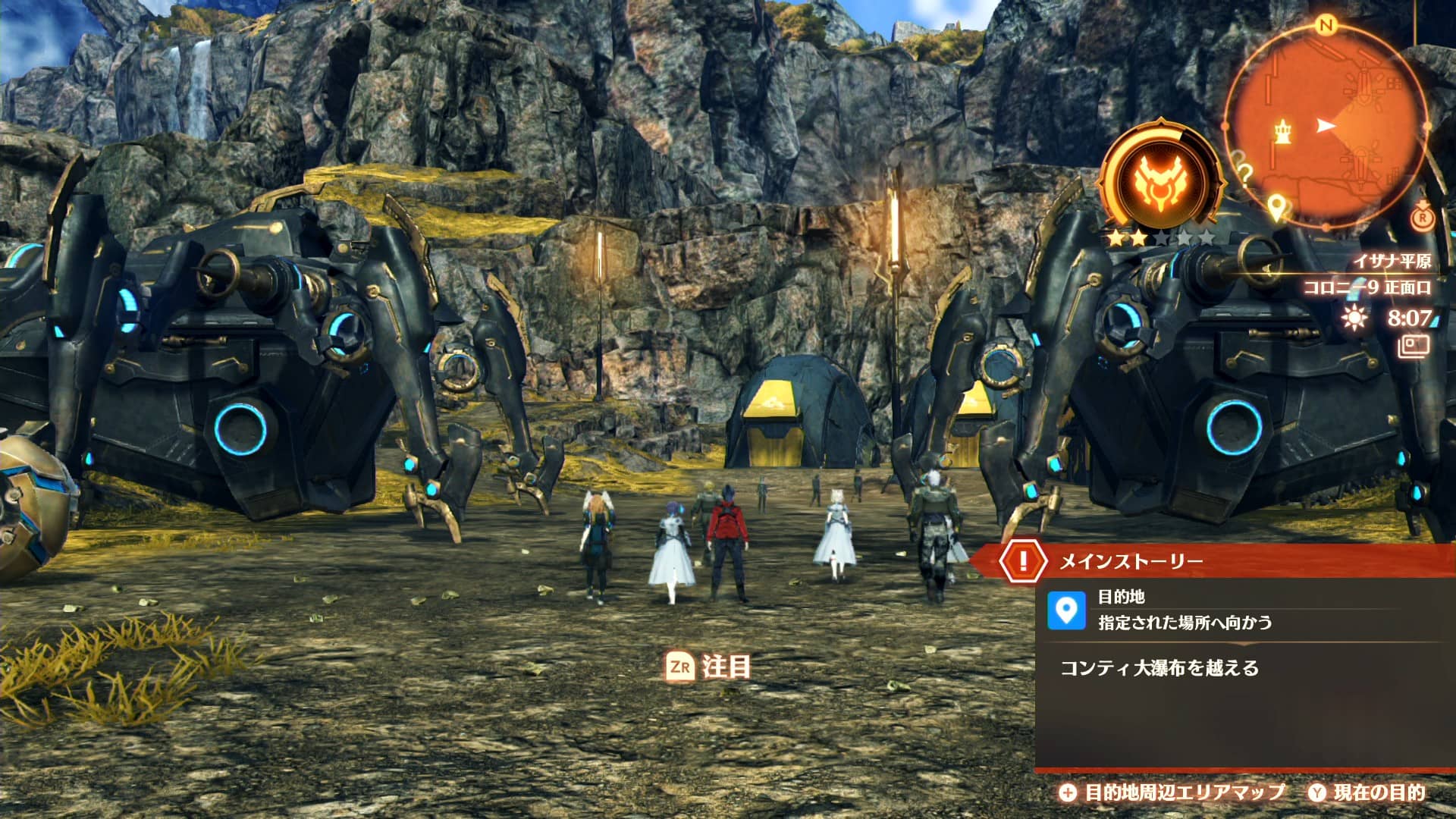Click the tower landmark on the minimap
The image size is (1456, 819).
(x=1283, y=131)
